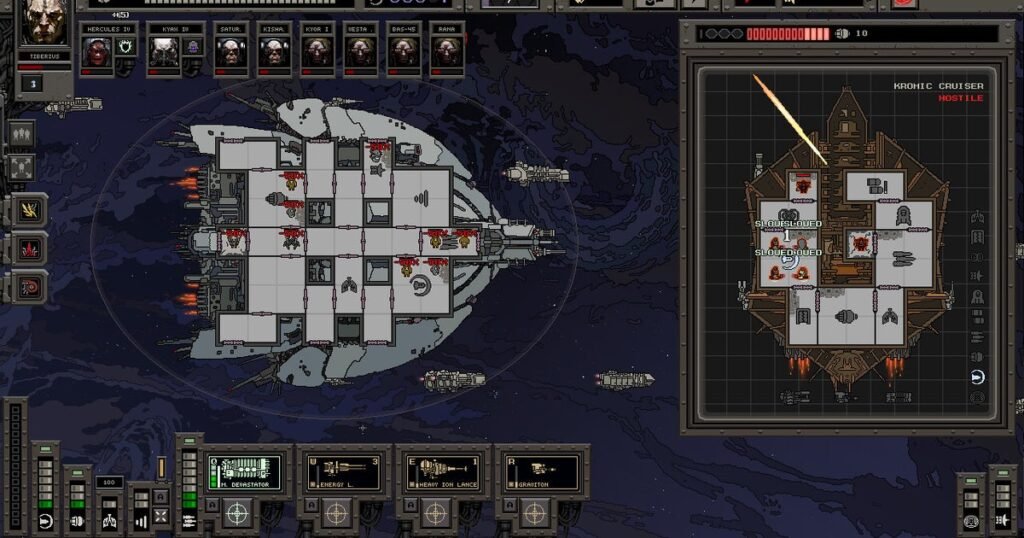Select the Rana crew portrait
Viewport: 1024px width, 538px height.
click(x=447, y=52)
